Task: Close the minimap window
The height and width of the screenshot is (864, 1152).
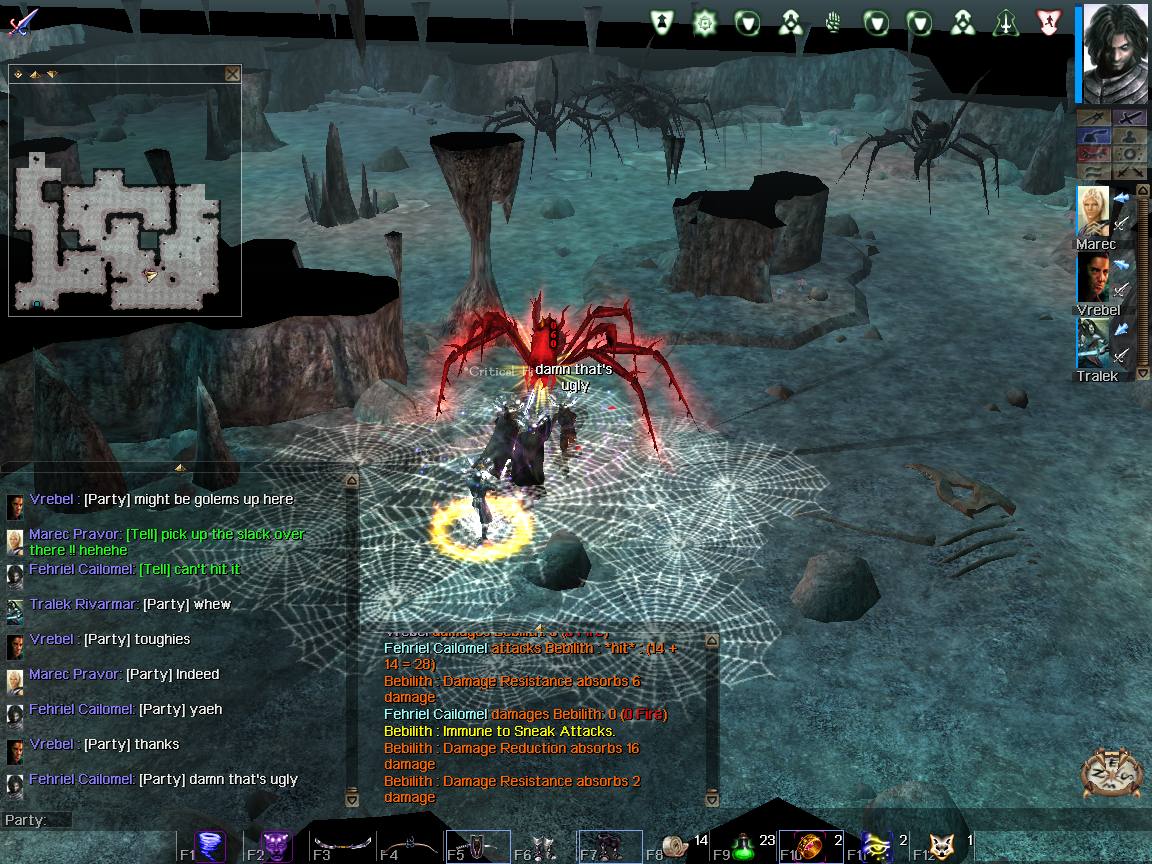Action: coord(232,74)
